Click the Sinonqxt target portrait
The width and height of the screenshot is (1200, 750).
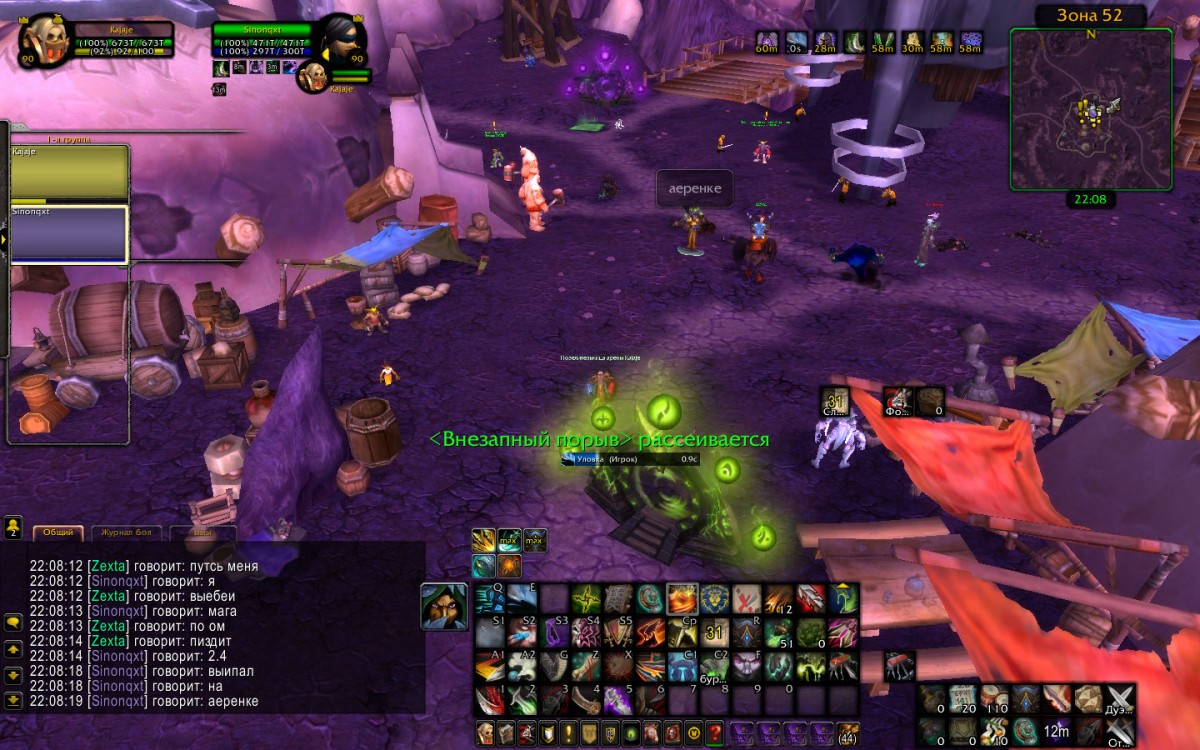click(341, 40)
